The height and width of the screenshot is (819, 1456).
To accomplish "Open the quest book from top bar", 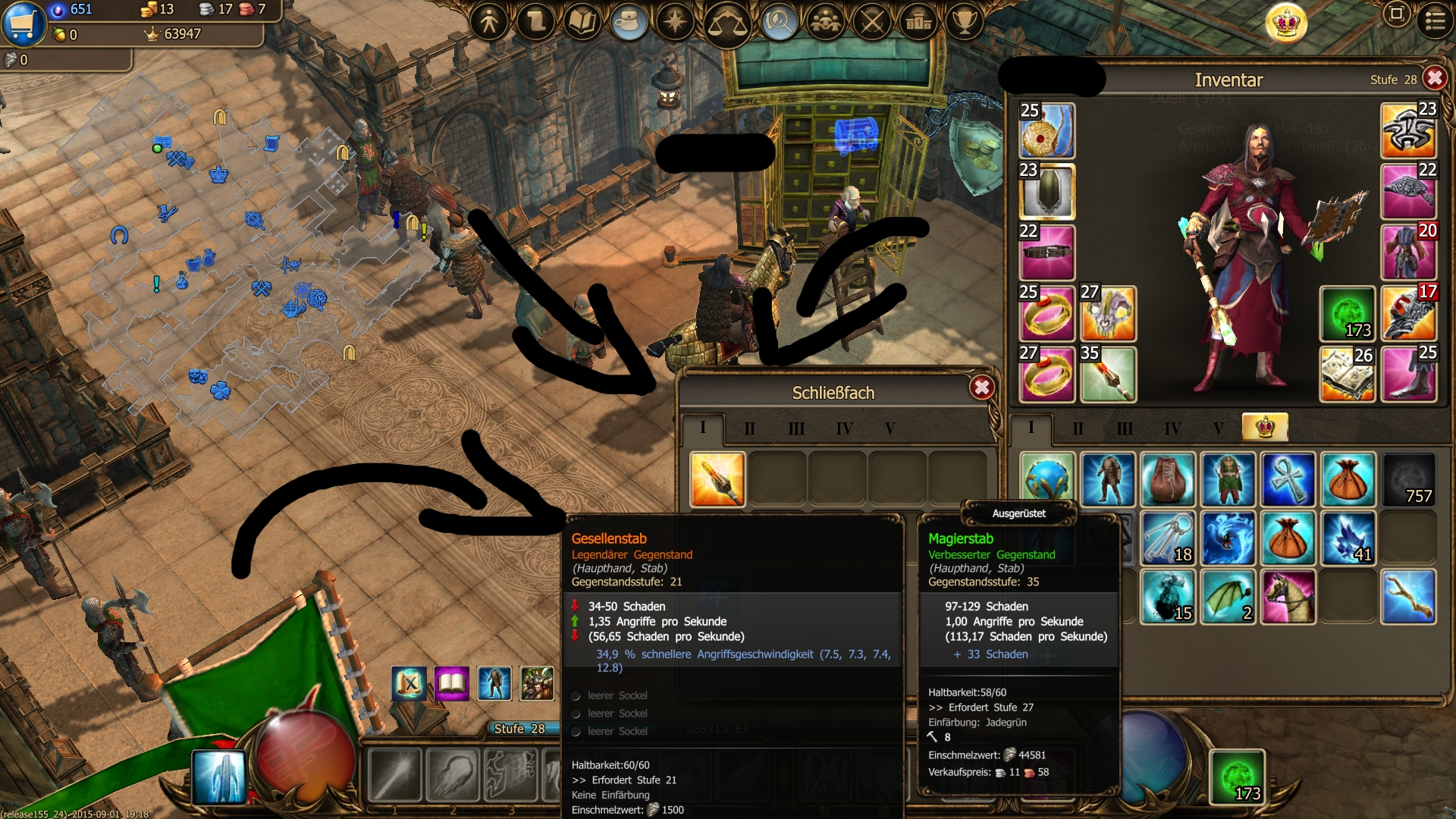I will tap(582, 21).
